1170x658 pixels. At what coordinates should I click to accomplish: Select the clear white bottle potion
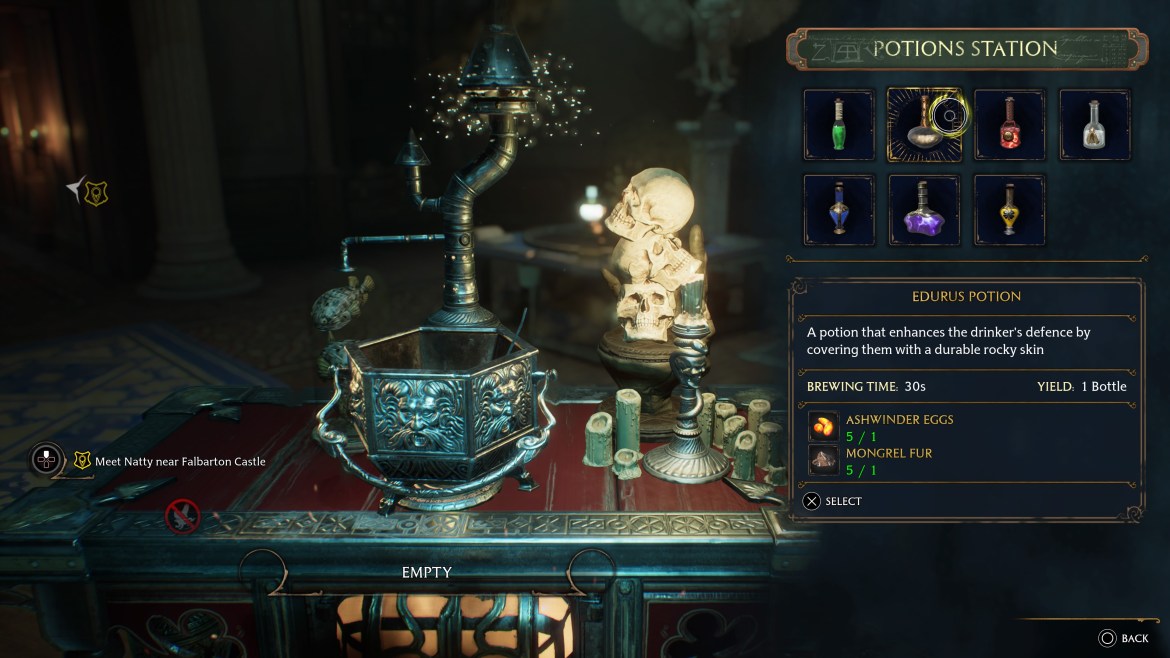(x=1095, y=125)
